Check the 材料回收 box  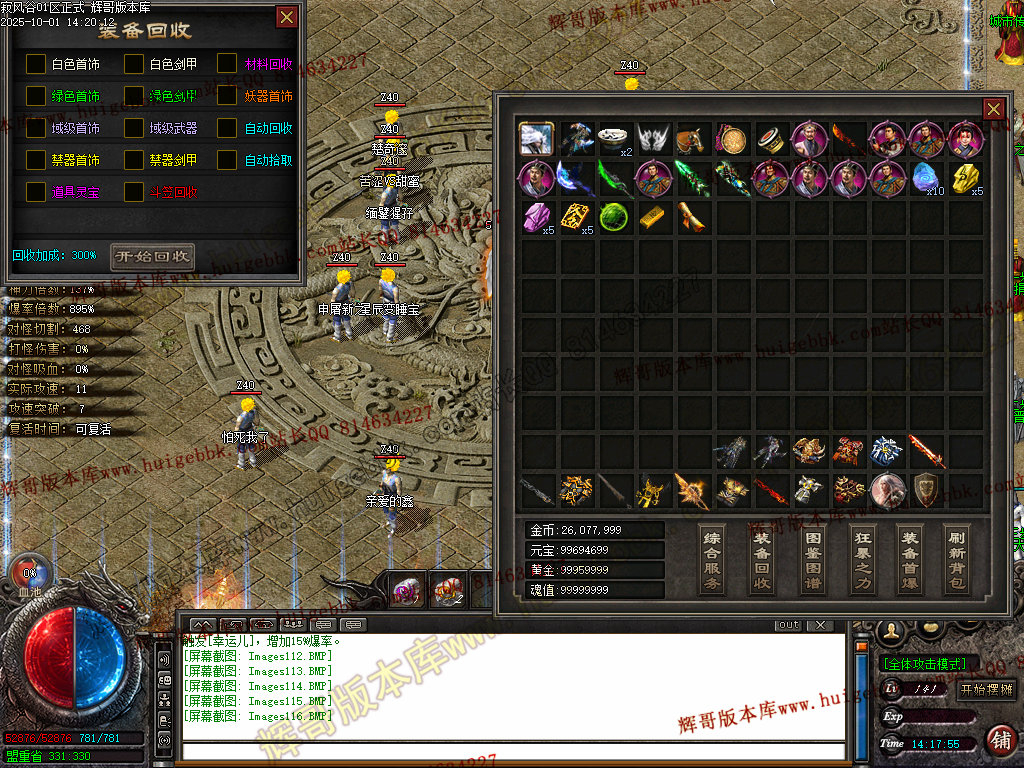pos(227,64)
